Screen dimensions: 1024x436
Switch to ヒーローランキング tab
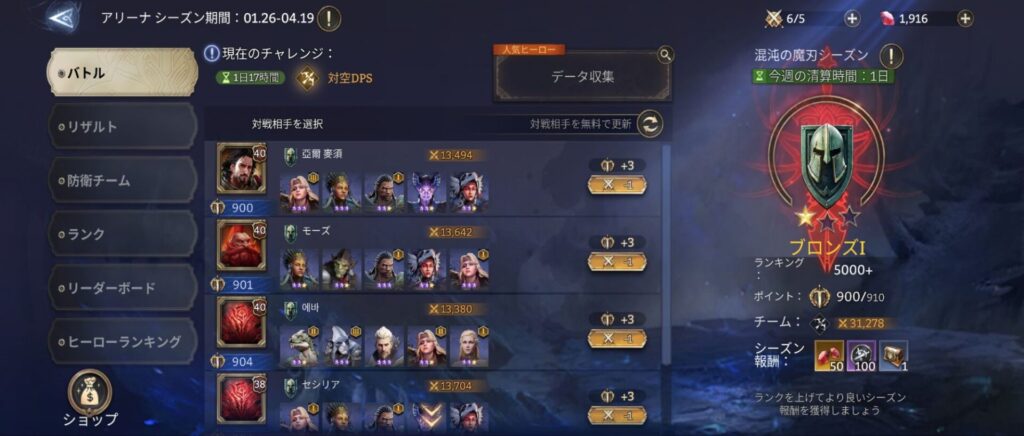[x=122, y=342]
